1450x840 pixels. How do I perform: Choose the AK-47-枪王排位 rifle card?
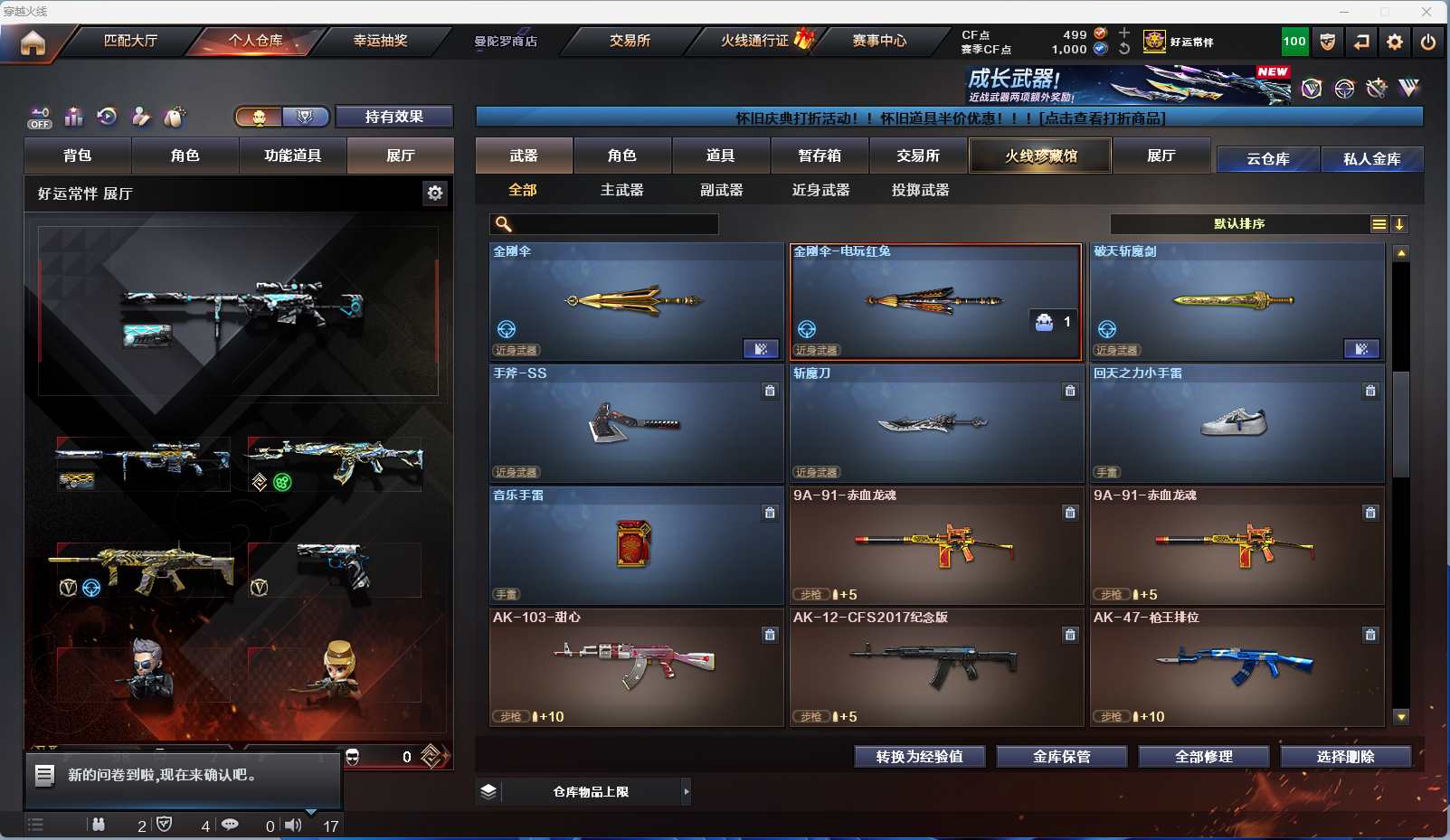[1237, 667]
